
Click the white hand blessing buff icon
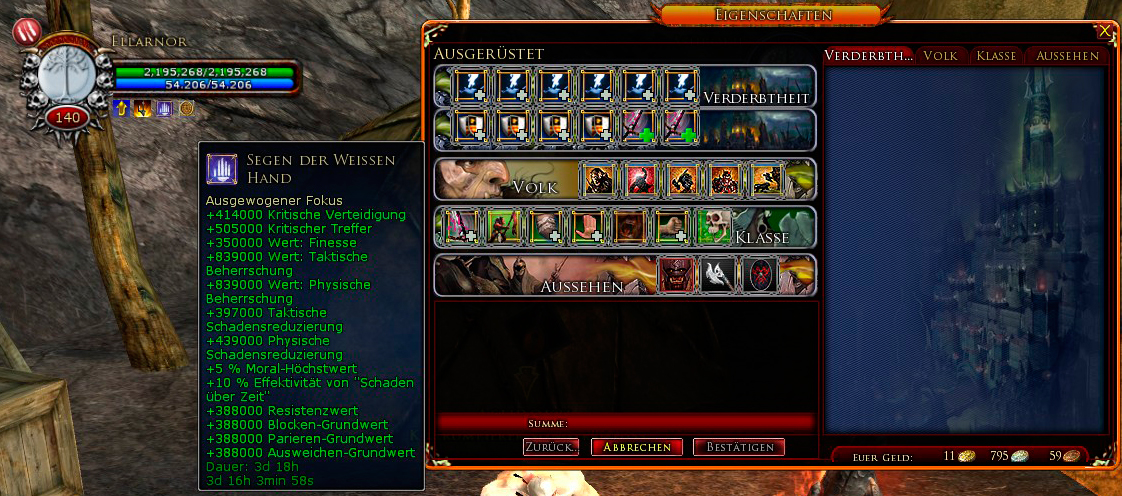[x=165, y=108]
